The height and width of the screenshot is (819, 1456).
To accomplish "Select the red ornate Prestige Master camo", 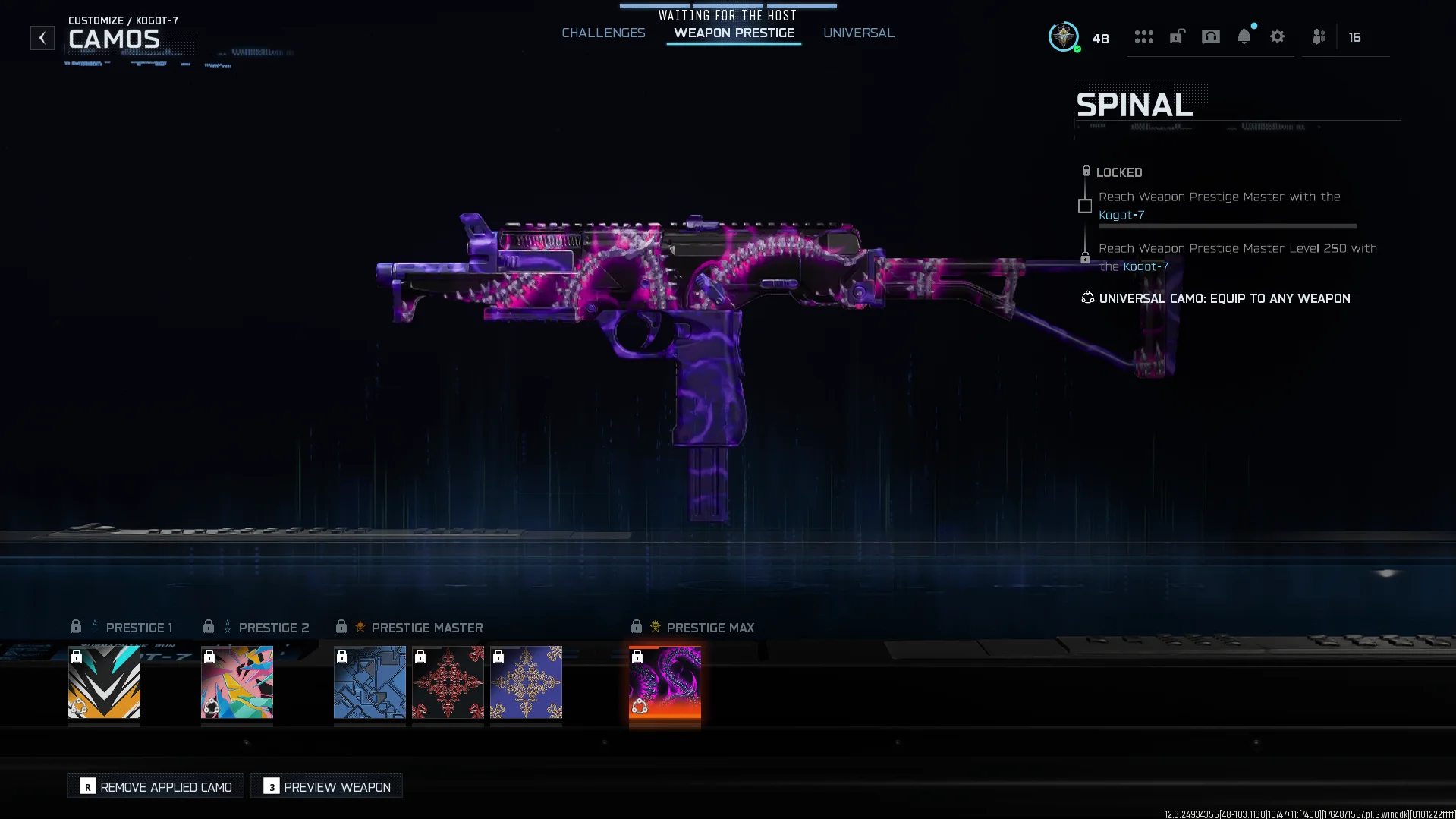I will pos(448,682).
